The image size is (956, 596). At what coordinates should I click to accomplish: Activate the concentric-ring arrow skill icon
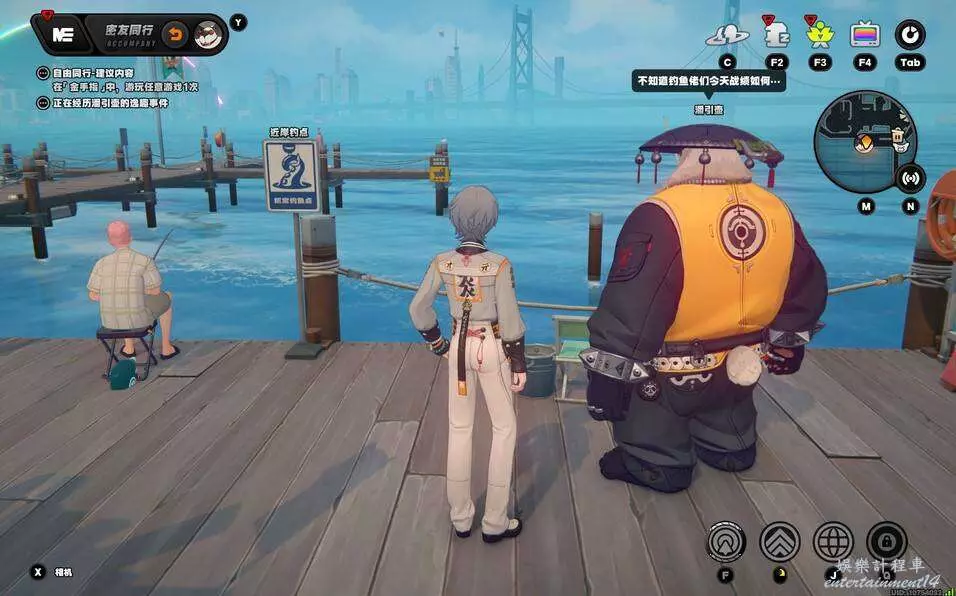click(726, 542)
